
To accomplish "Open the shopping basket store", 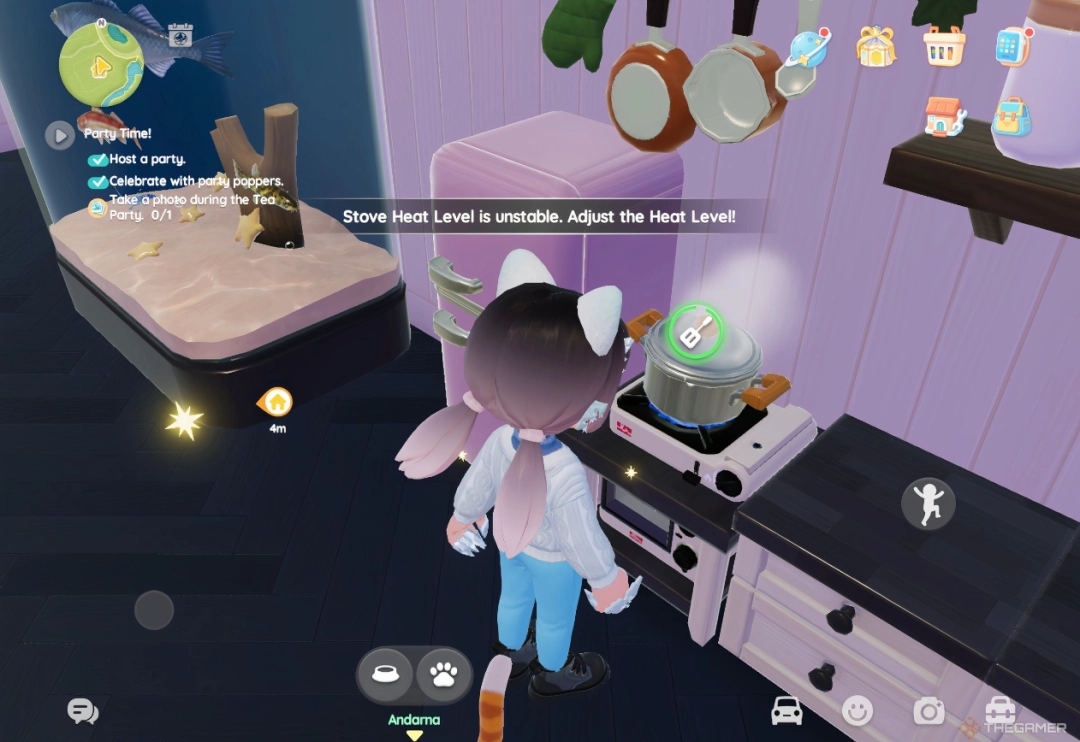I will (x=944, y=46).
